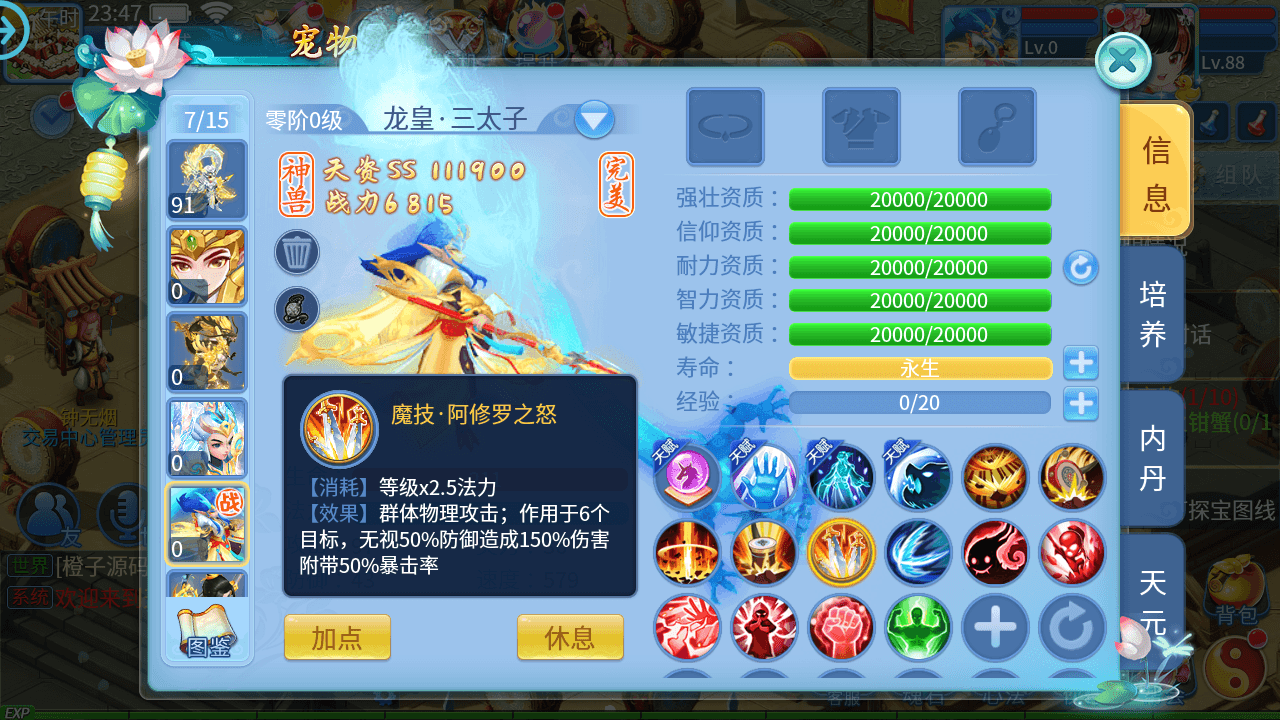Click plus to add a new skill
1280x720 pixels.
[995, 628]
